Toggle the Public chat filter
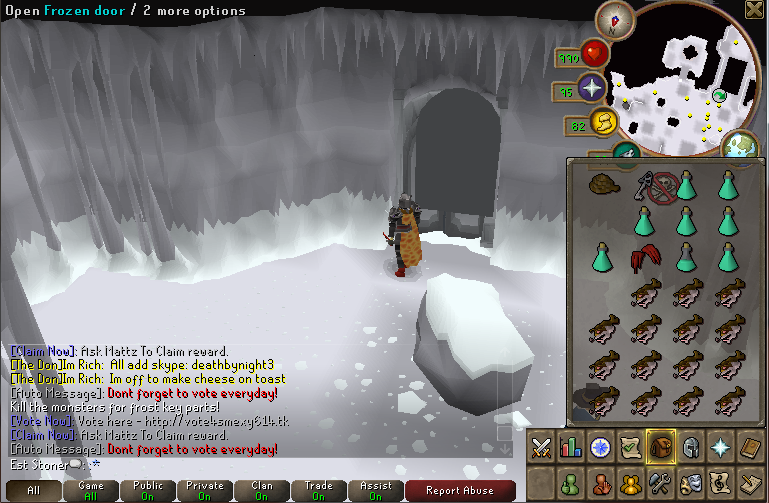Image resolution: width=769 pixels, height=503 pixels. pos(148,490)
